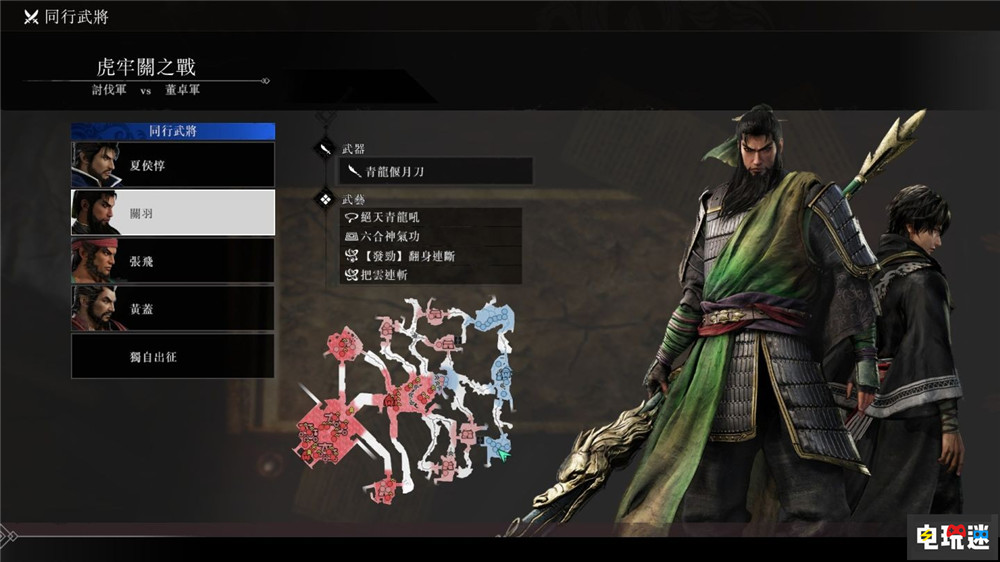1000x562 pixels.
Task: Inspect the 【發勁】翻身連斷 battle art
Action: point(431,255)
